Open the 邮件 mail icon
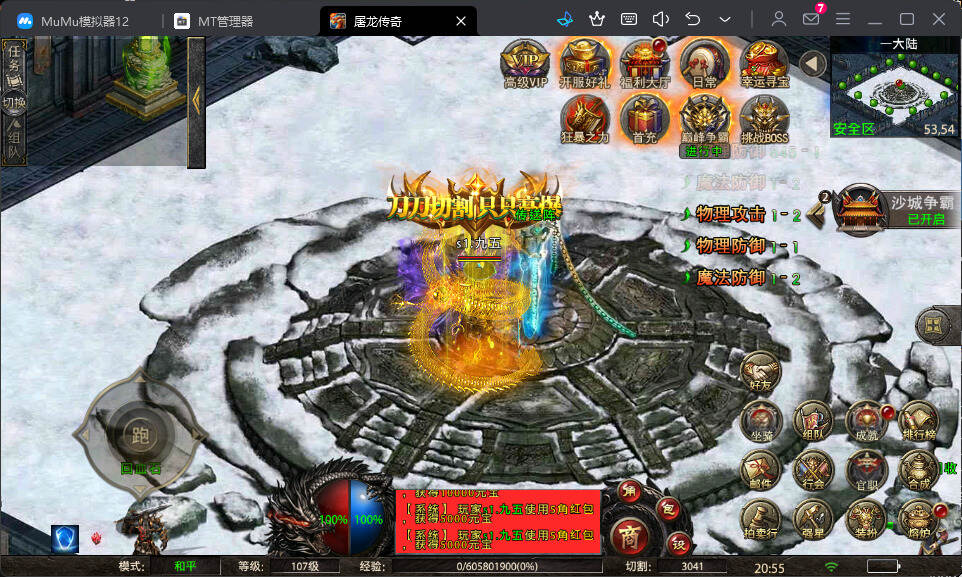Image resolution: width=962 pixels, height=577 pixels. click(x=761, y=470)
